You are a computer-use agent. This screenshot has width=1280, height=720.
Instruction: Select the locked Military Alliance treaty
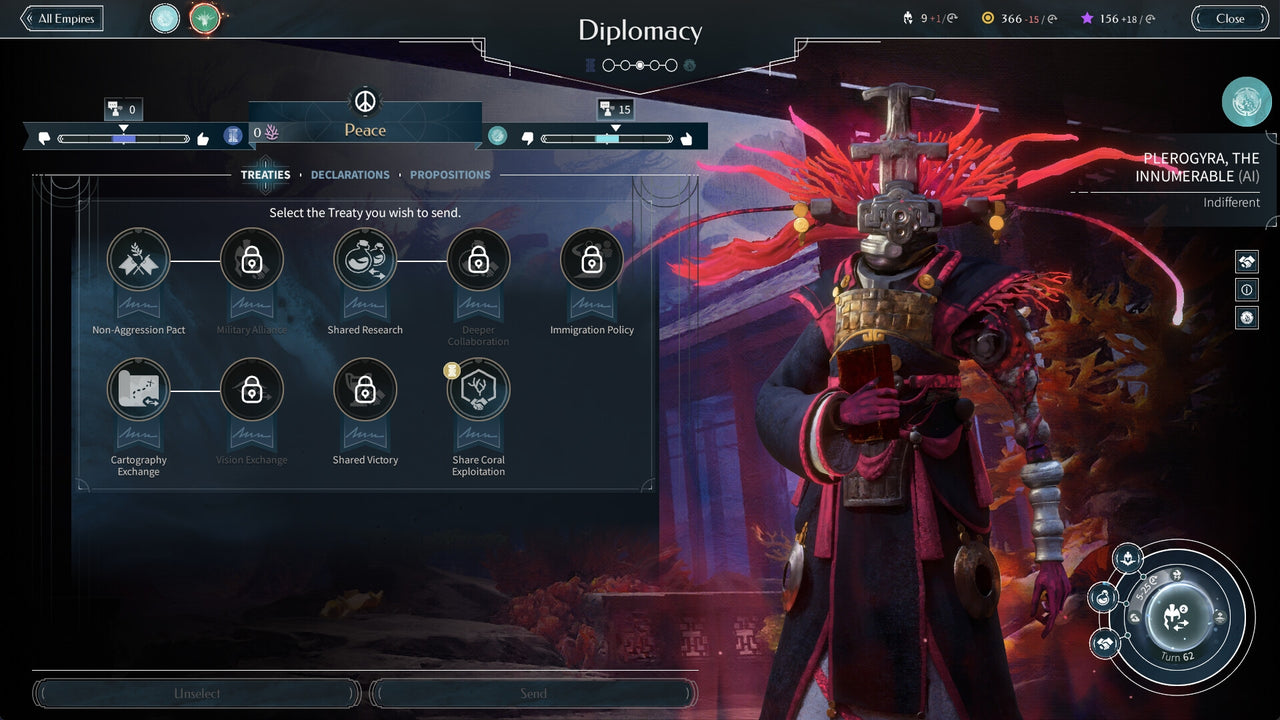(x=252, y=260)
